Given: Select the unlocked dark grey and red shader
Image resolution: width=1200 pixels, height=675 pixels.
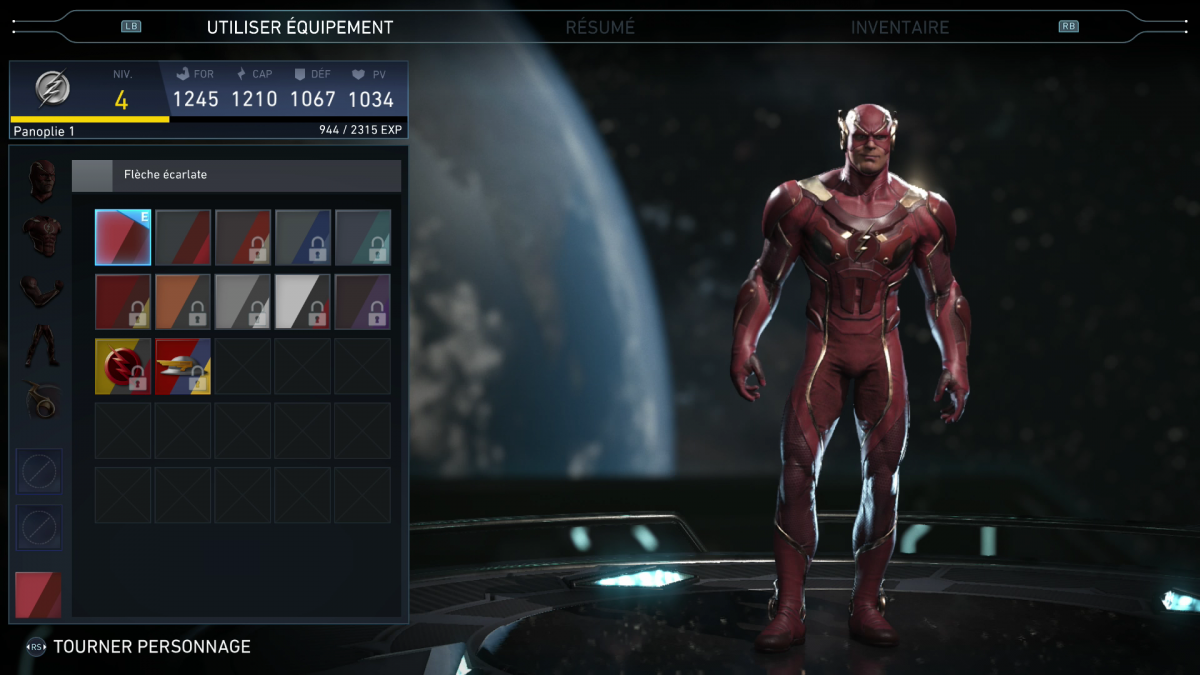Looking at the screenshot, I should coord(183,237).
